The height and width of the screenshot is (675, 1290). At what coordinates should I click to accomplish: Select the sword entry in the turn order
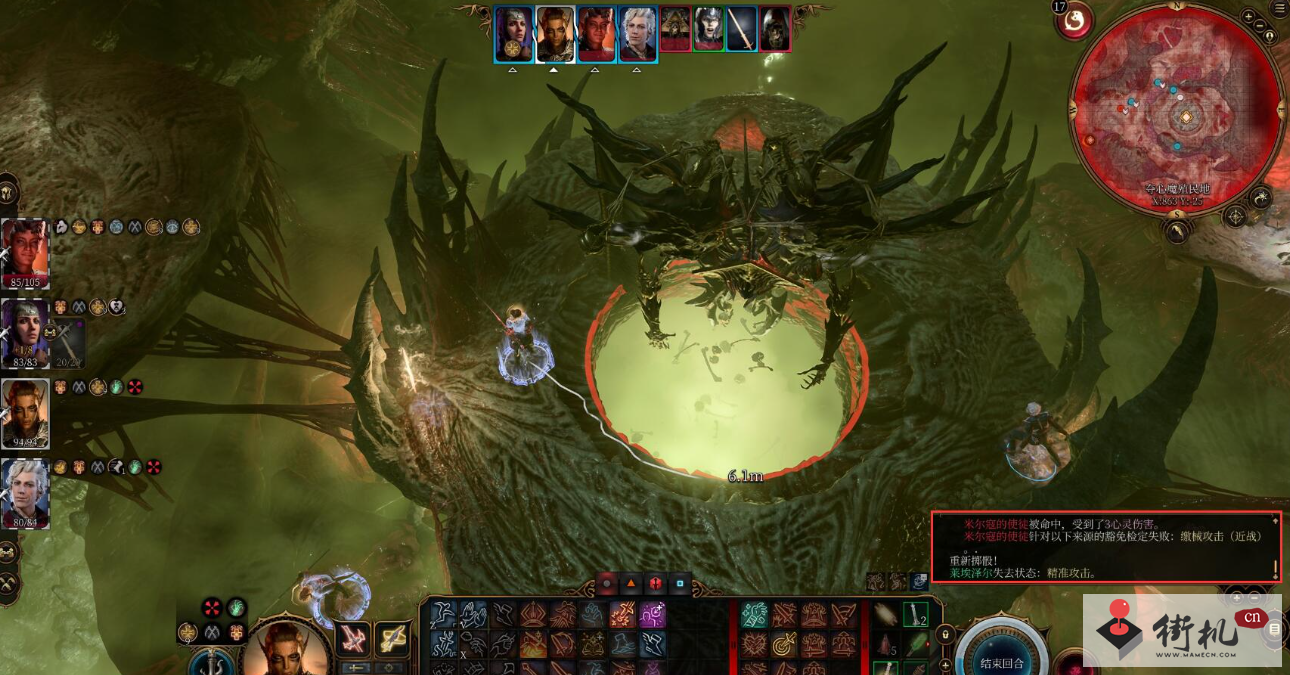(741, 29)
